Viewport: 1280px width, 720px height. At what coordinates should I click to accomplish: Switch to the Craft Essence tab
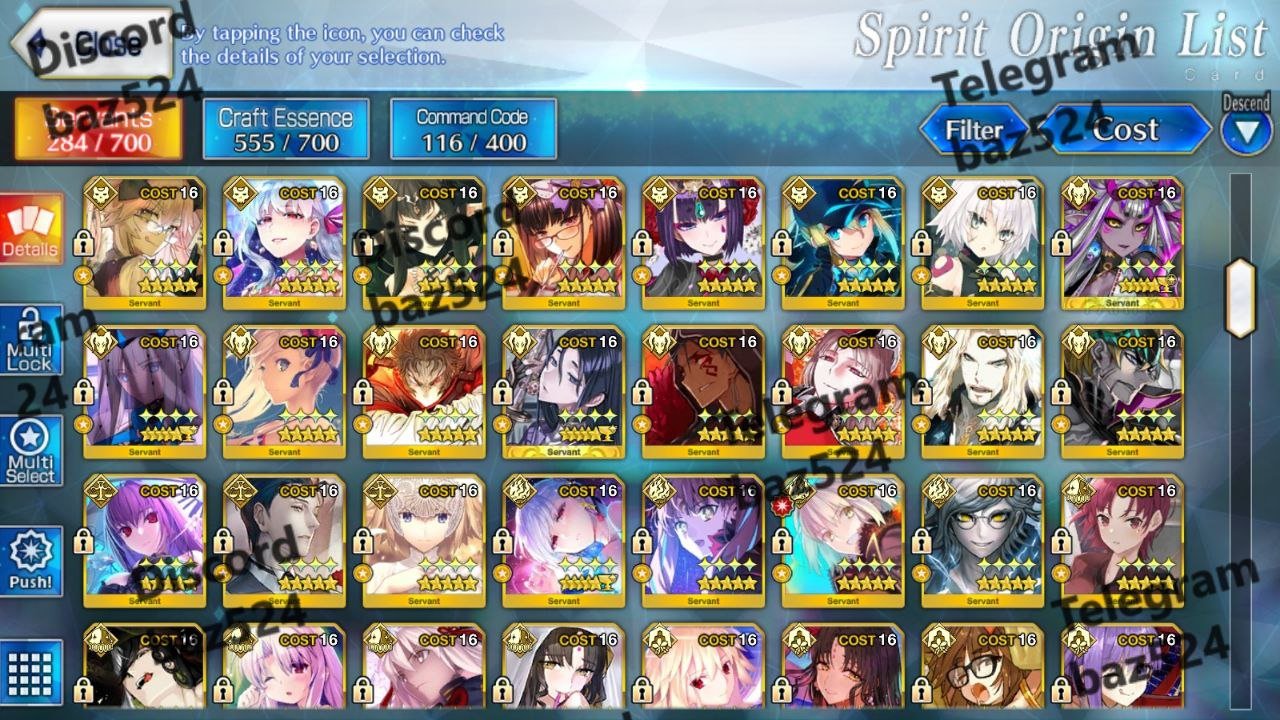[286, 129]
